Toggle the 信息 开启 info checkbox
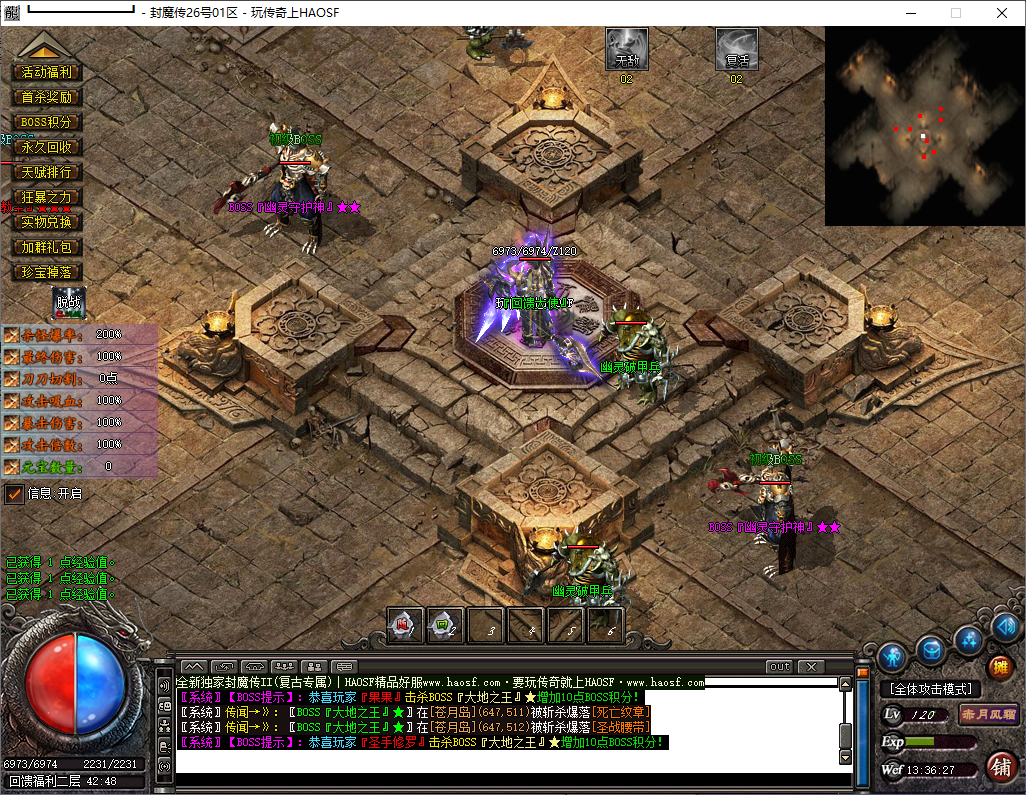 (x=15, y=494)
